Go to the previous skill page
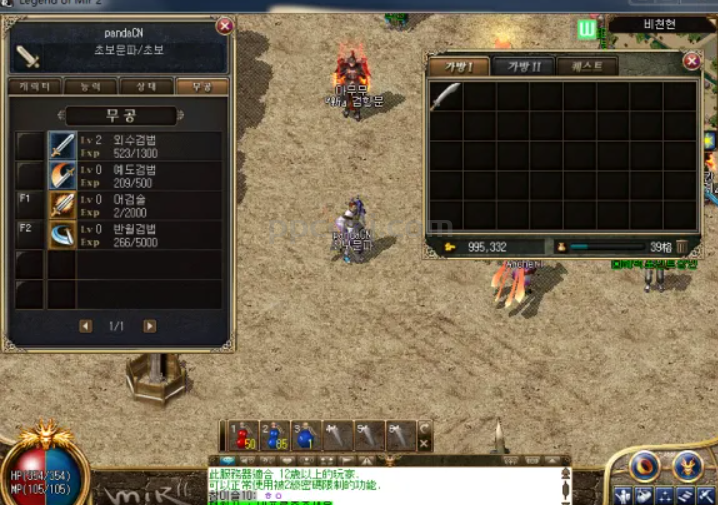718x505 pixels. (86, 326)
